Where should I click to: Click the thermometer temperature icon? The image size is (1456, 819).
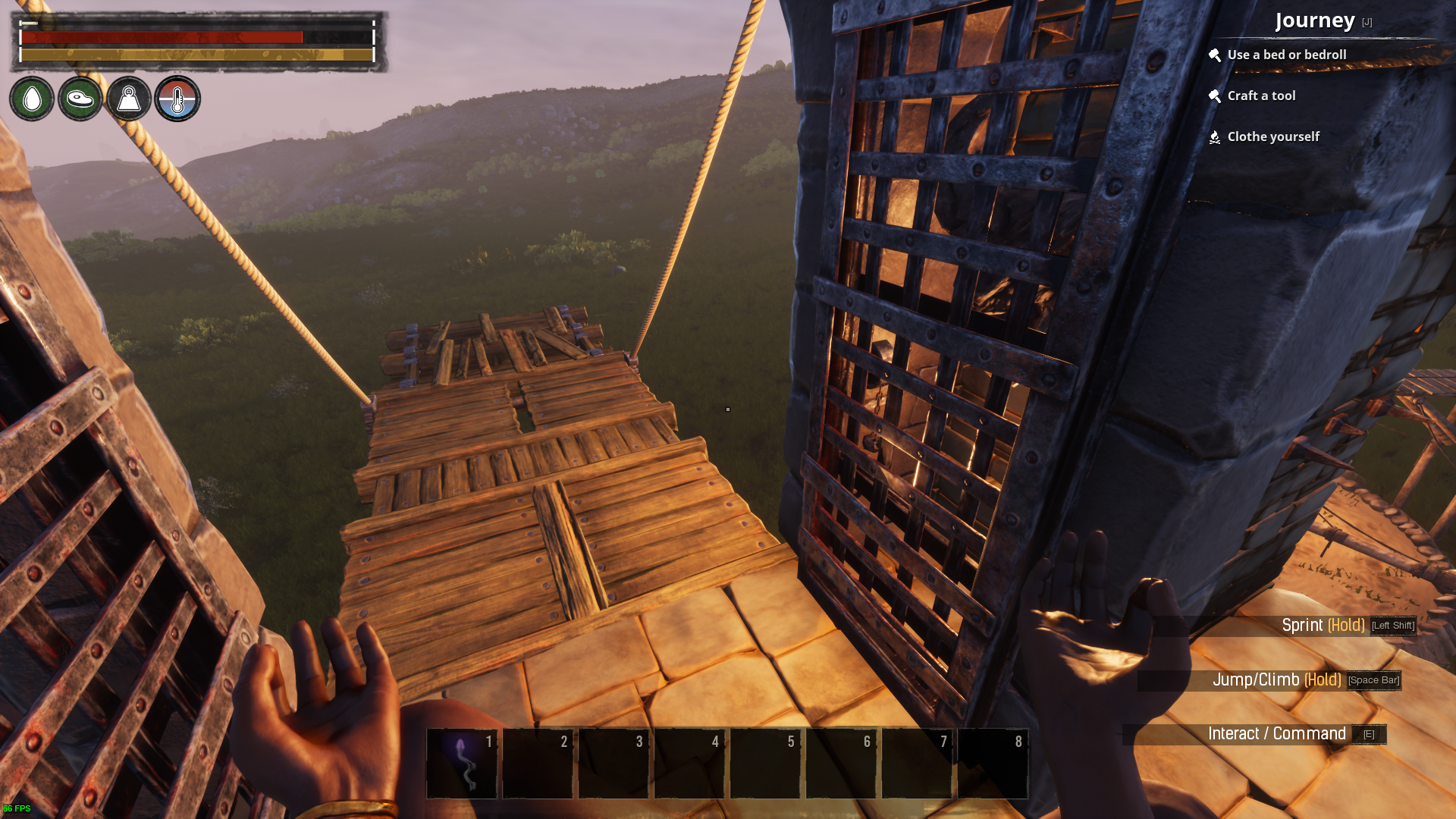(x=177, y=99)
